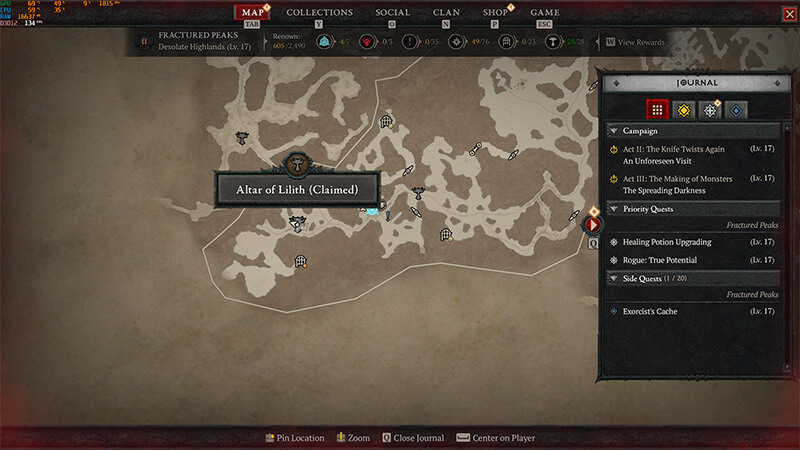Open the Shop tab

(495, 13)
